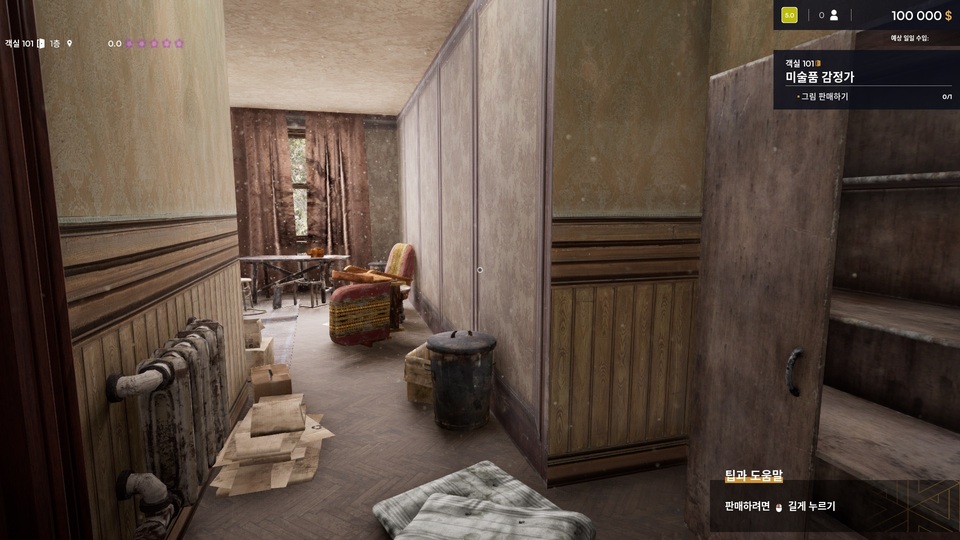Click the location pin icon
960x540 pixels.
(x=70, y=44)
